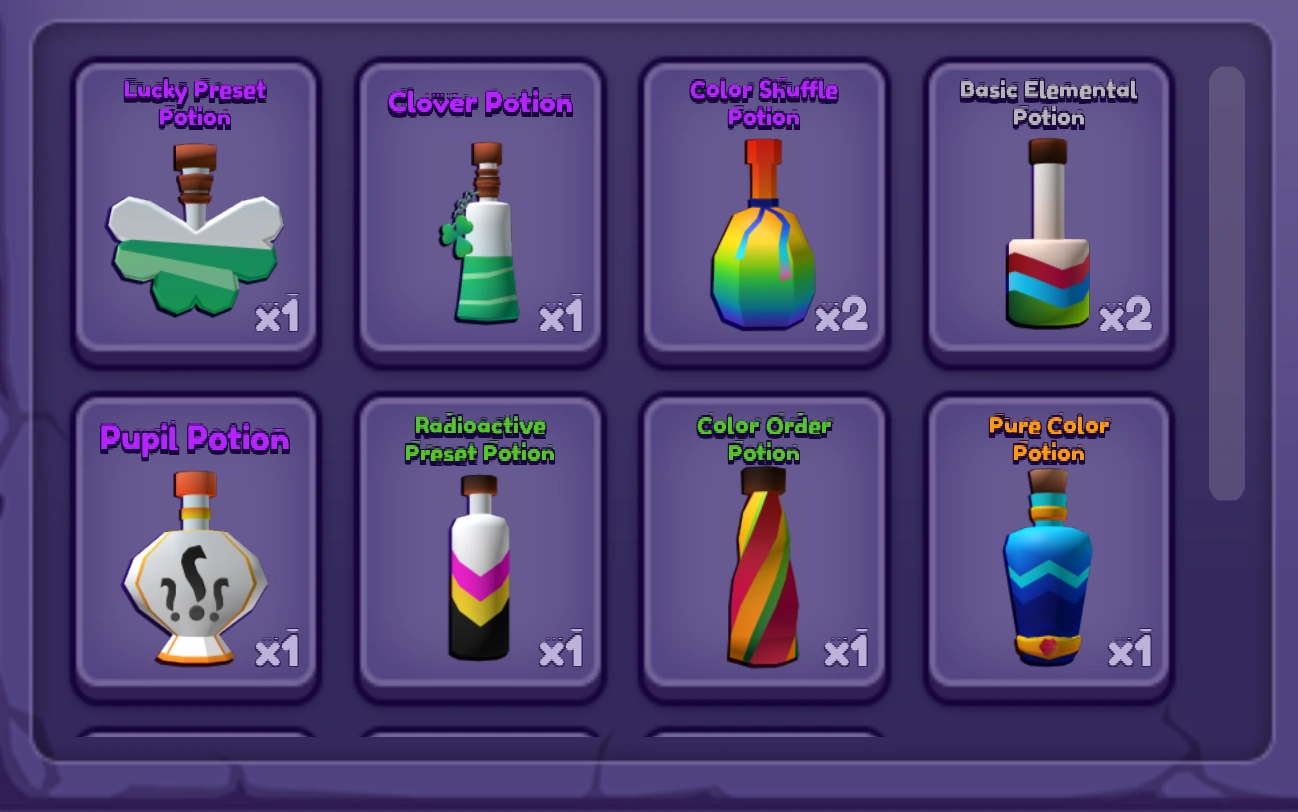Select the Radioactive Preset Potion card
The height and width of the screenshot is (812, 1298).
pyautogui.click(x=480, y=545)
